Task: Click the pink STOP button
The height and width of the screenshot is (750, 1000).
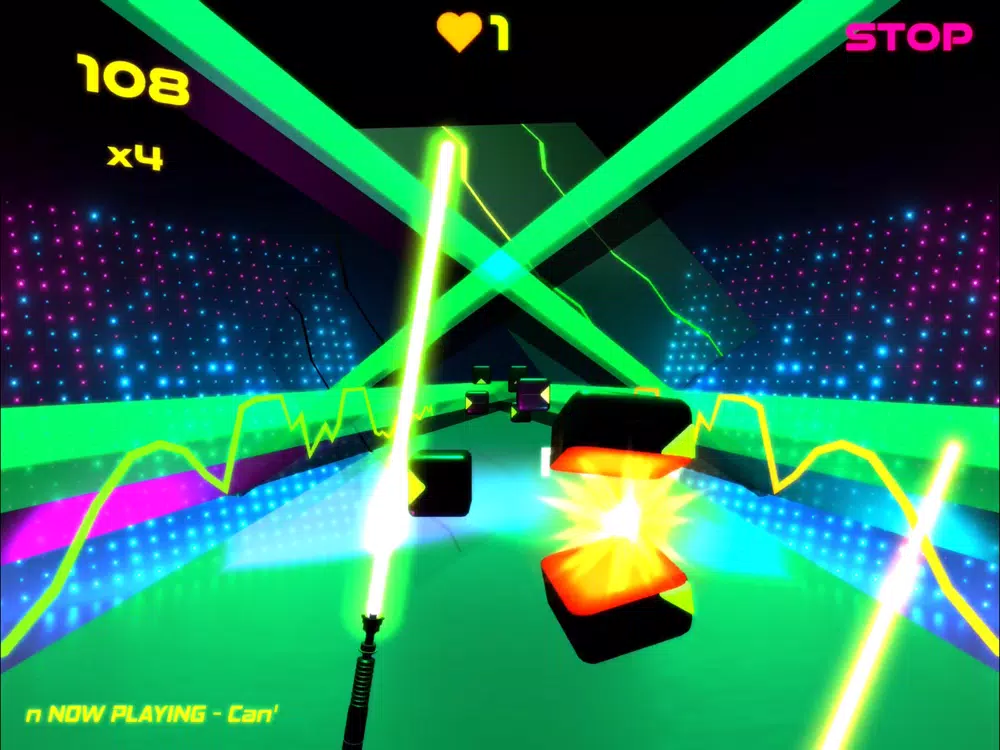Action: coord(908,38)
